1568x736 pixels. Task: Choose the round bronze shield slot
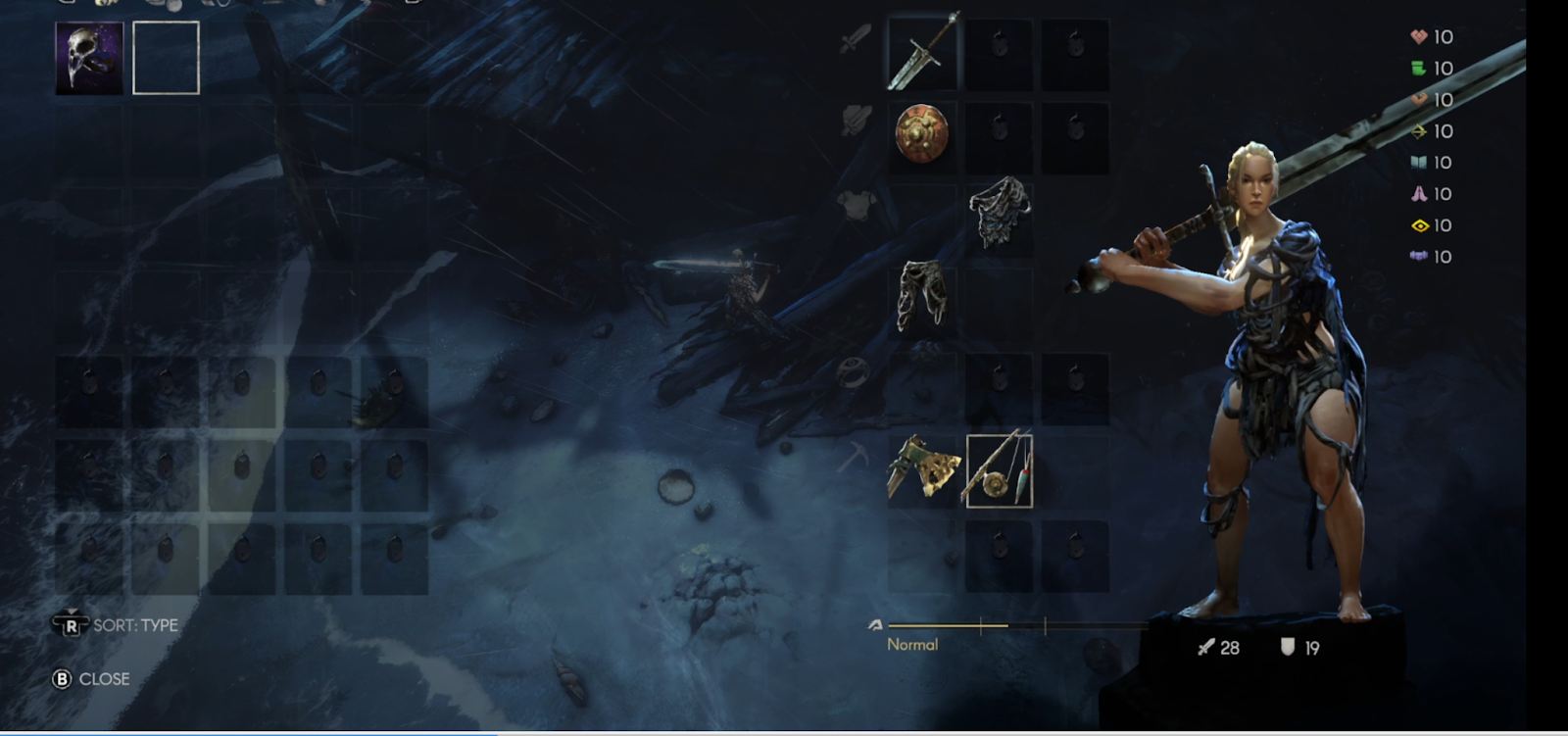tap(922, 134)
